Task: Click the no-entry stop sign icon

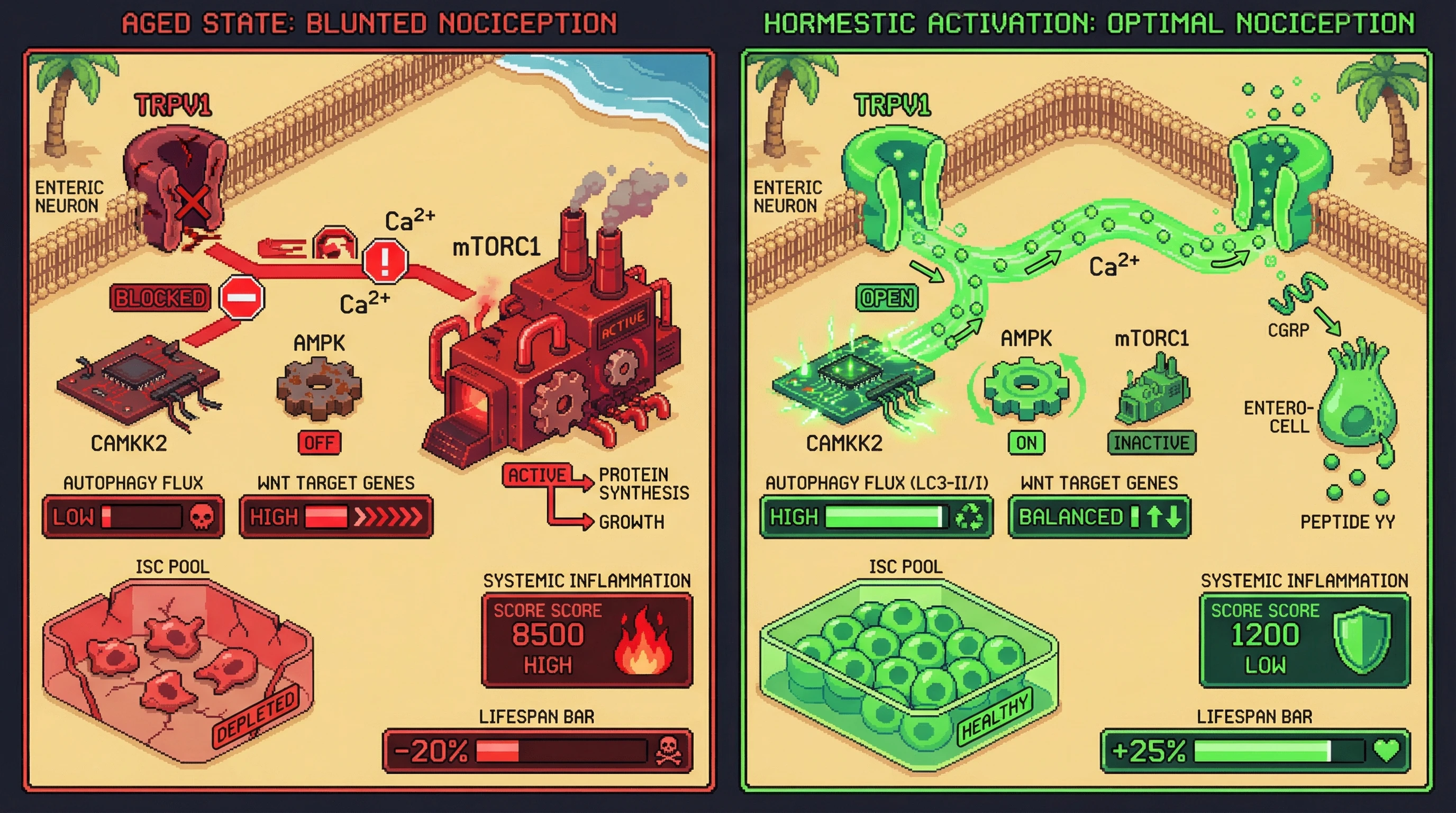Action: click(242, 297)
